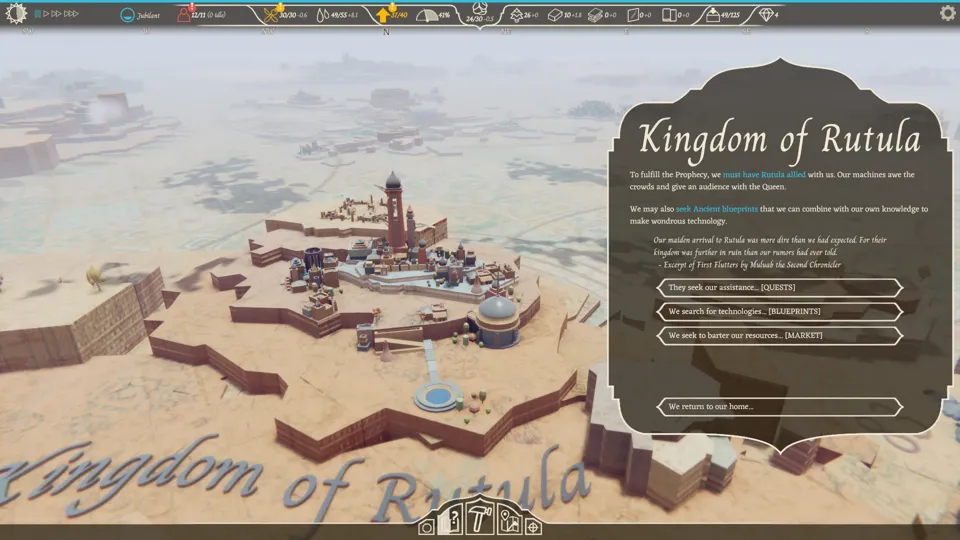Open the hammer build menu

click(481, 517)
